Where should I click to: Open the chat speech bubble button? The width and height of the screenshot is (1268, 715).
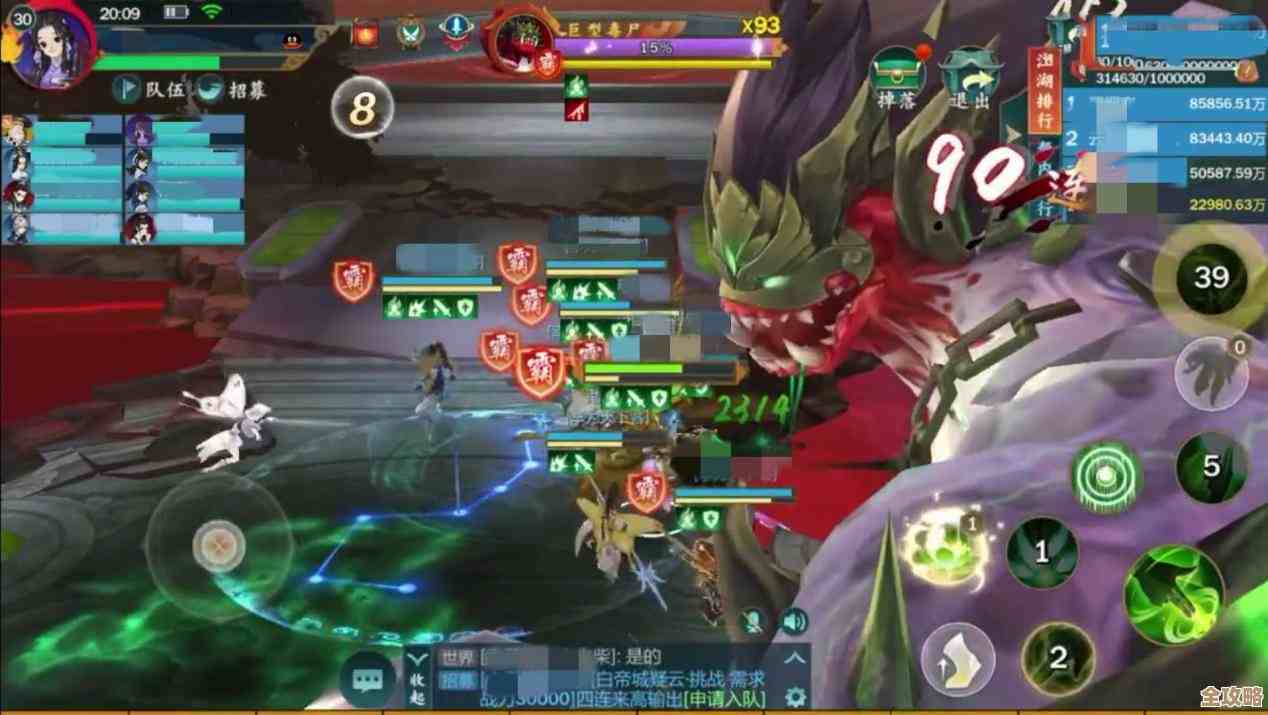coord(368,680)
